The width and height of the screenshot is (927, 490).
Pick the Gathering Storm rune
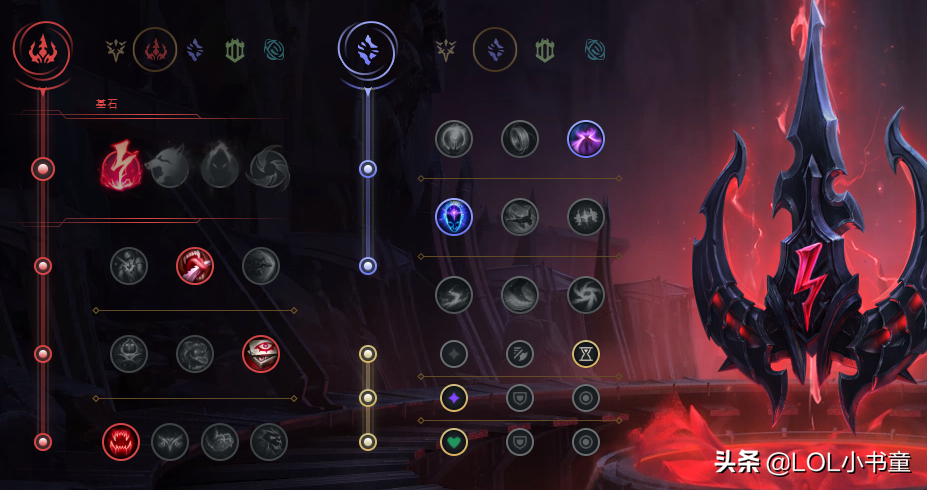pos(586,294)
